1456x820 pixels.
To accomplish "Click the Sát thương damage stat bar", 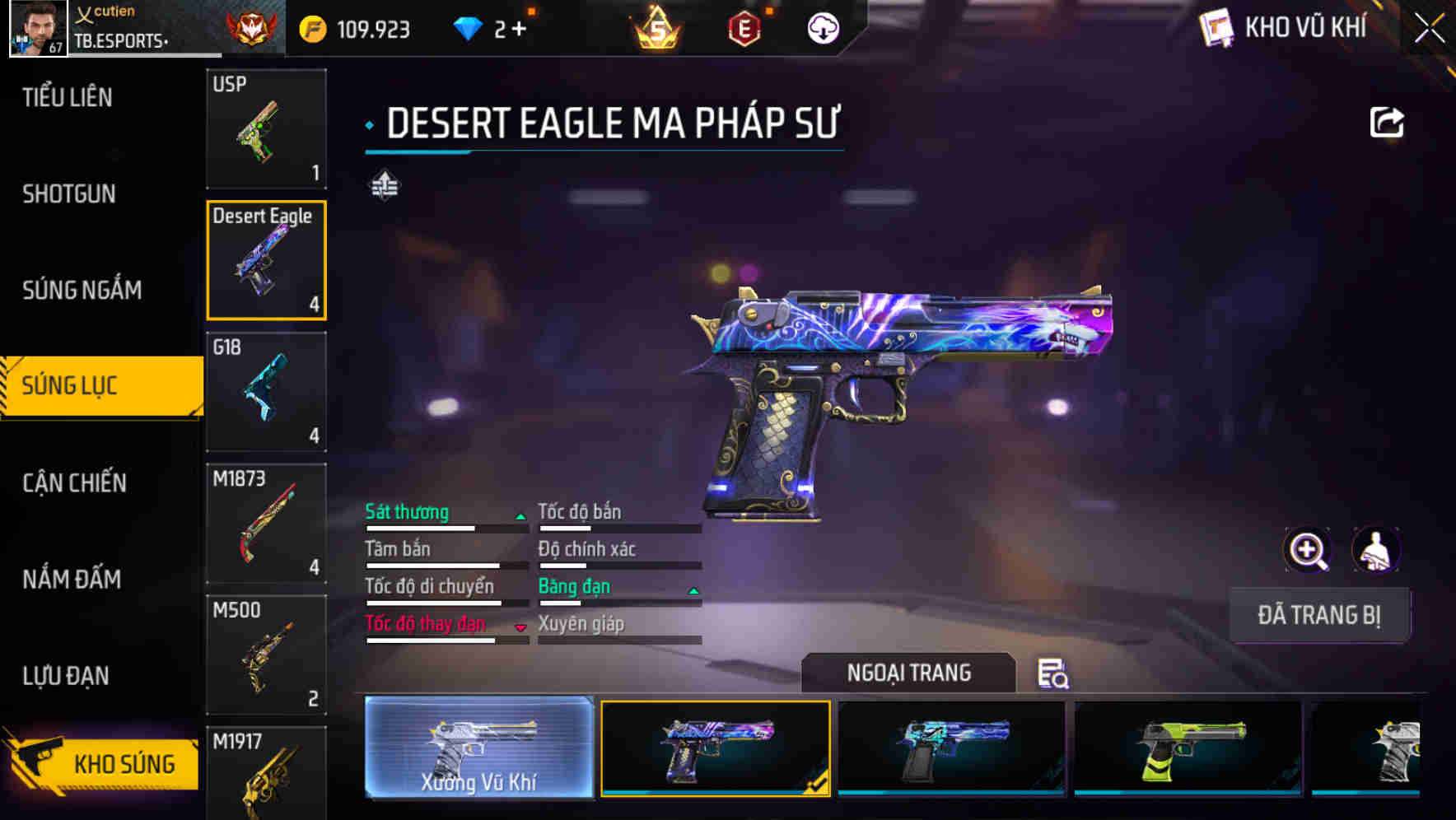I will 445,526.
